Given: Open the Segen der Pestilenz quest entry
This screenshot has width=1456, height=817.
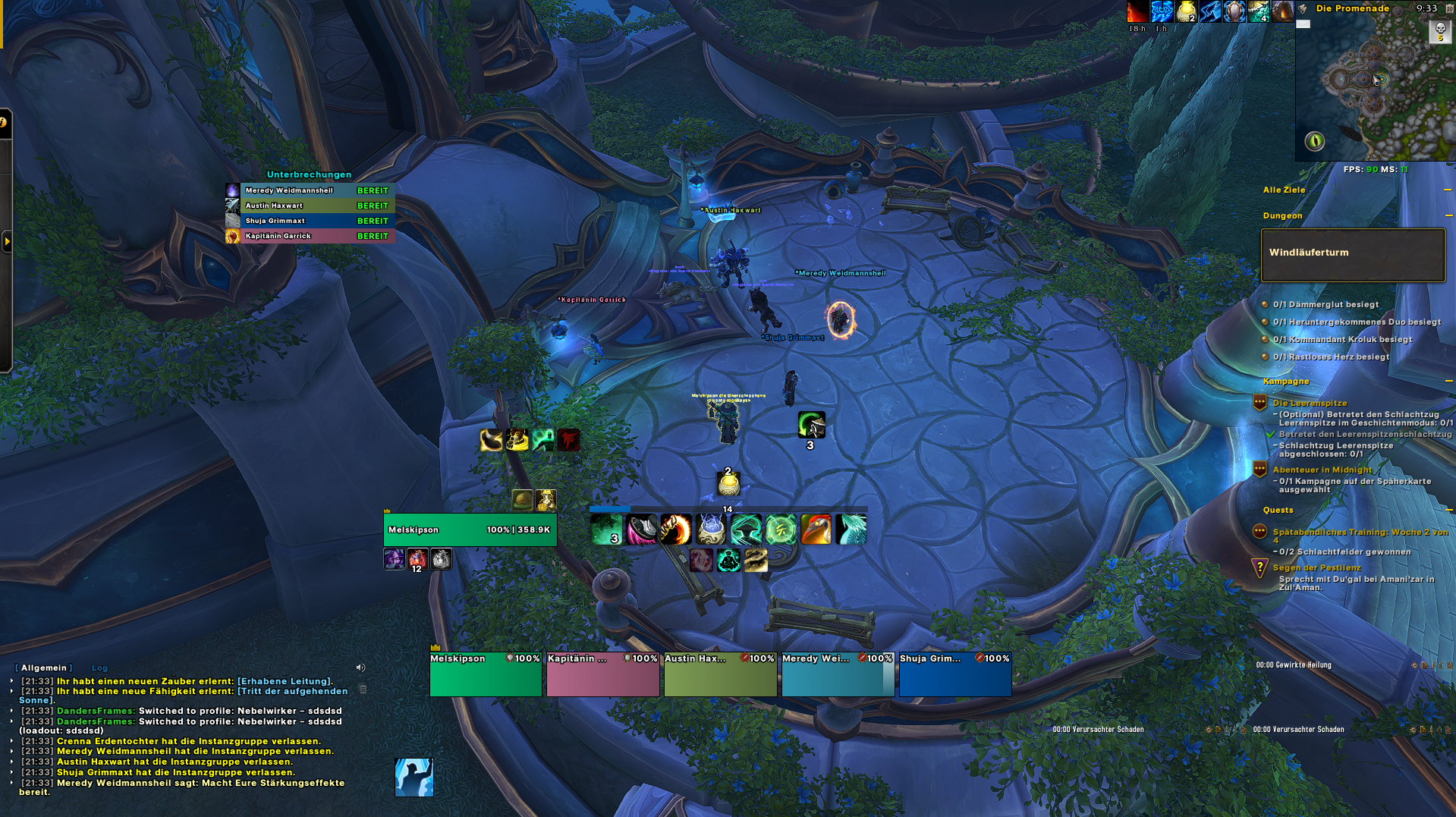Looking at the screenshot, I should point(1316,567).
